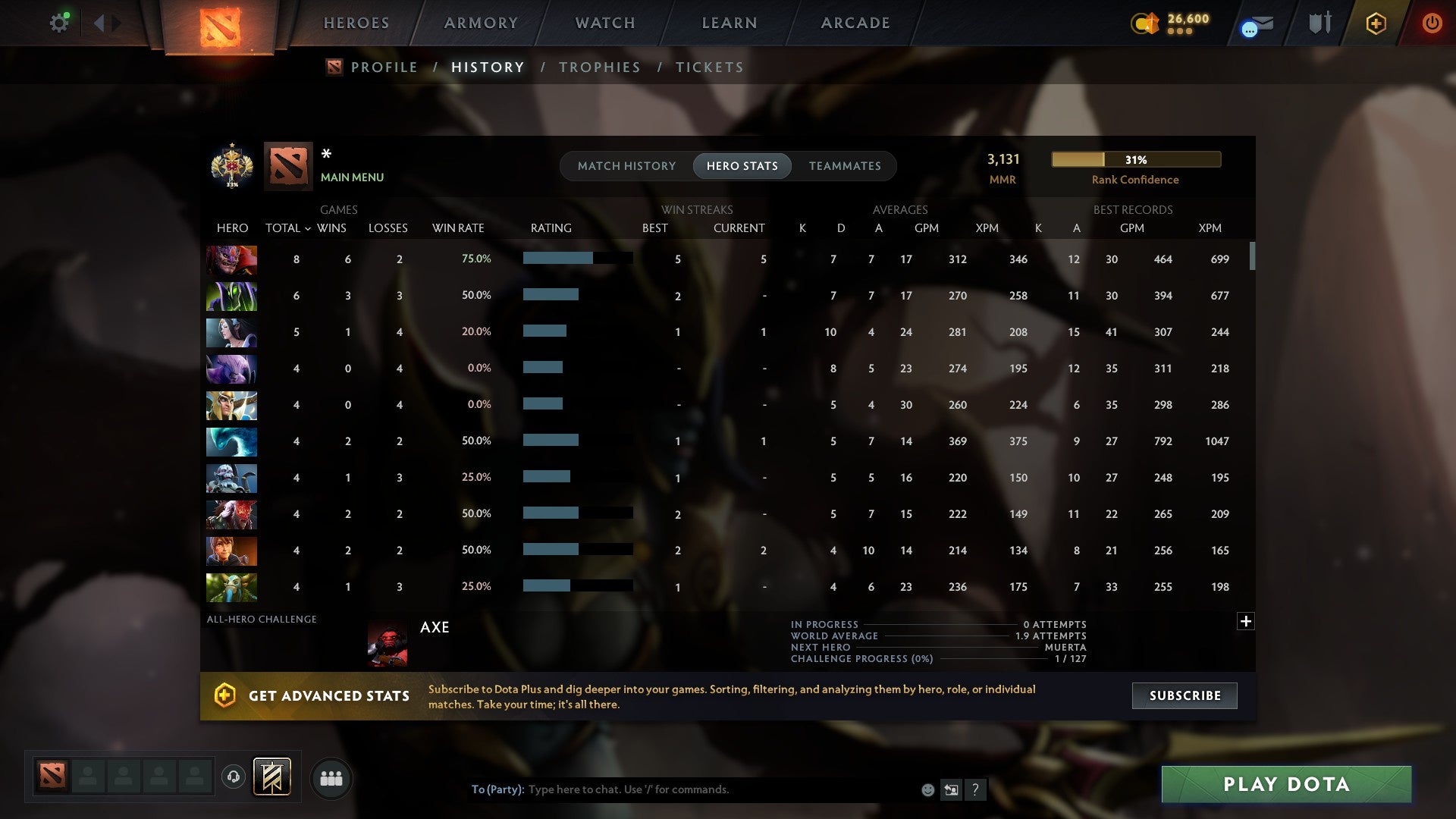Click the Subscribe button for Dota Plus
The width and height of the screenshot is (1456, 819).
click(1184, 695)
